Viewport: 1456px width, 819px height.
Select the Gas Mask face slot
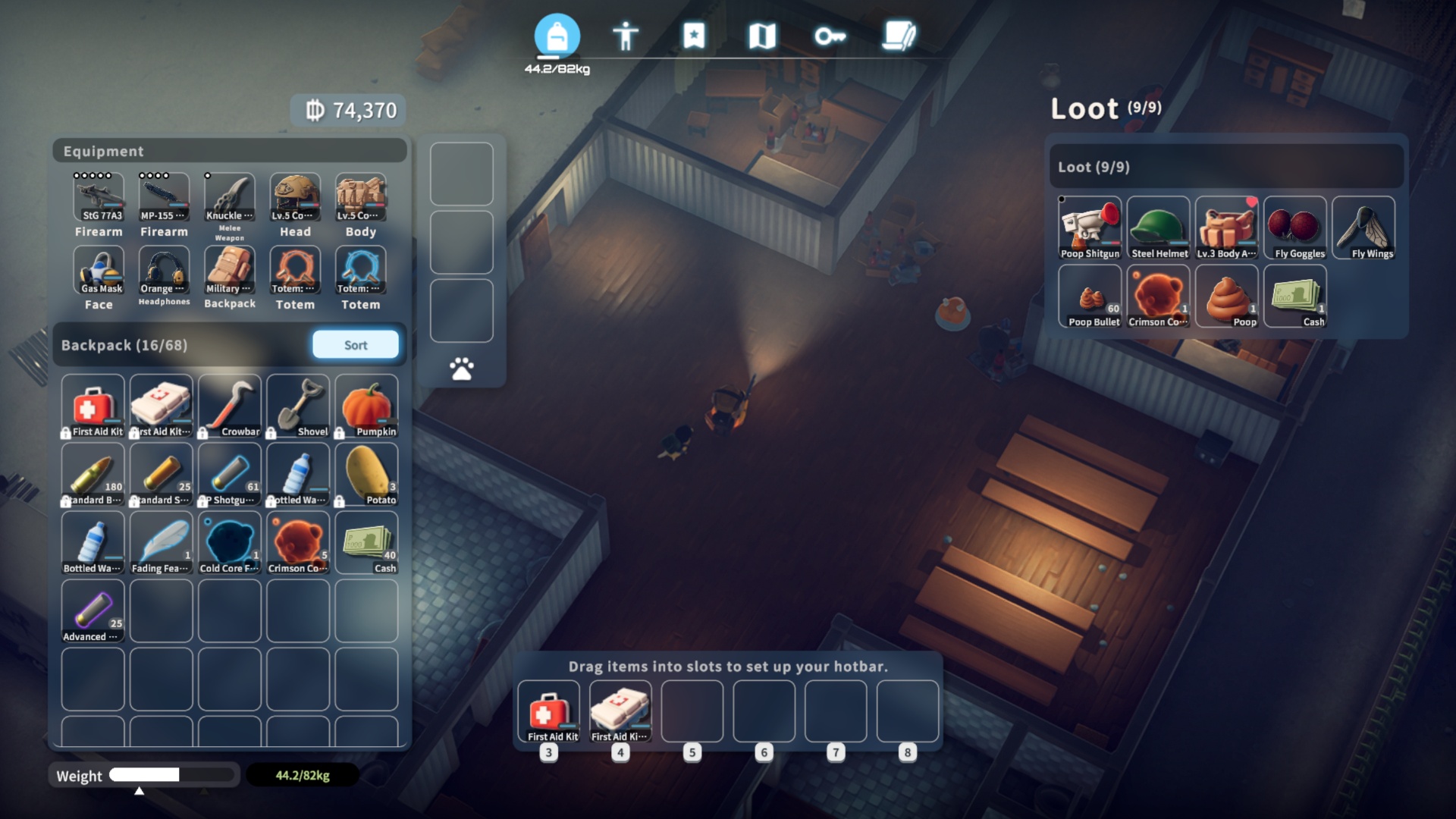[x=99, y=271]
